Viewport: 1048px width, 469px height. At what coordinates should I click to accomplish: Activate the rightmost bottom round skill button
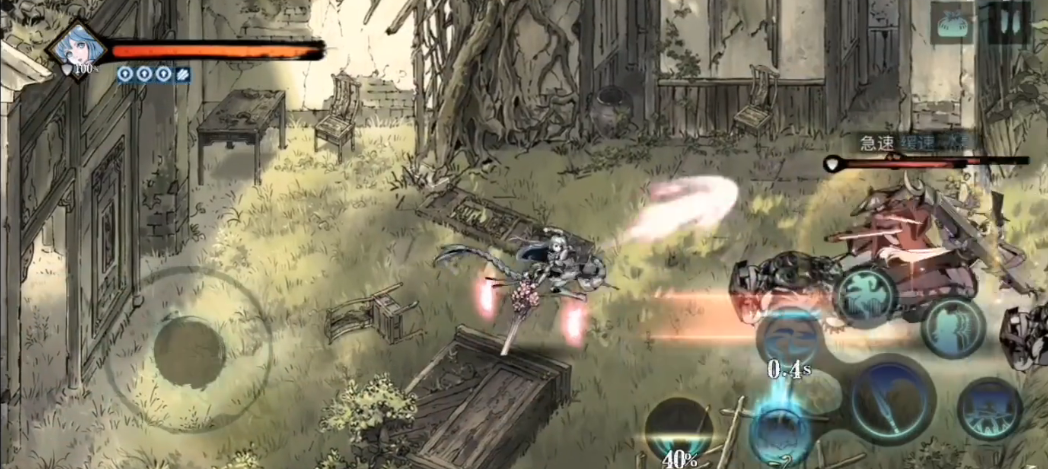[988, 410]
